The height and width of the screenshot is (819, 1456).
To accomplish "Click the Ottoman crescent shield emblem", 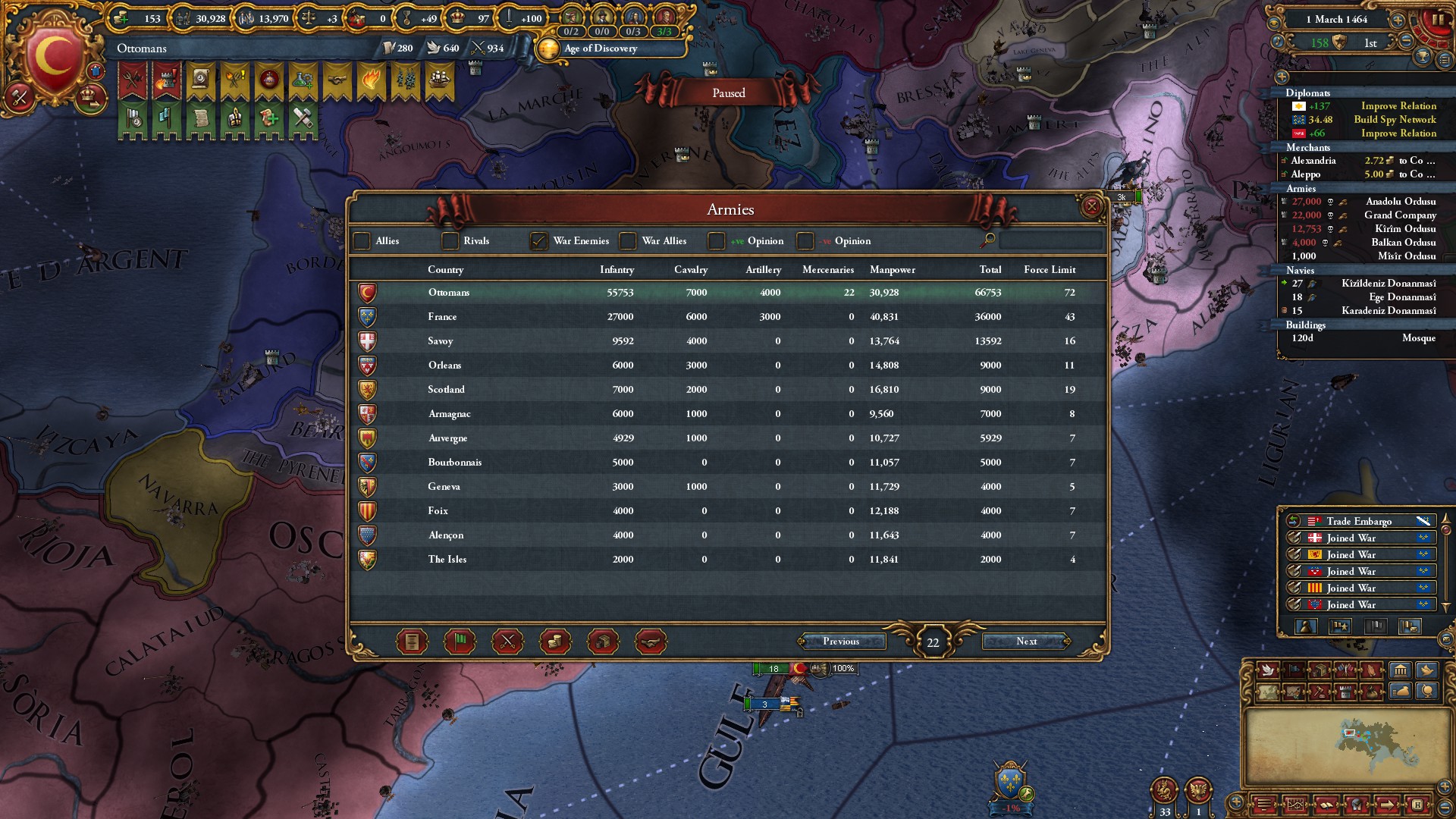I will click(53, 57).
